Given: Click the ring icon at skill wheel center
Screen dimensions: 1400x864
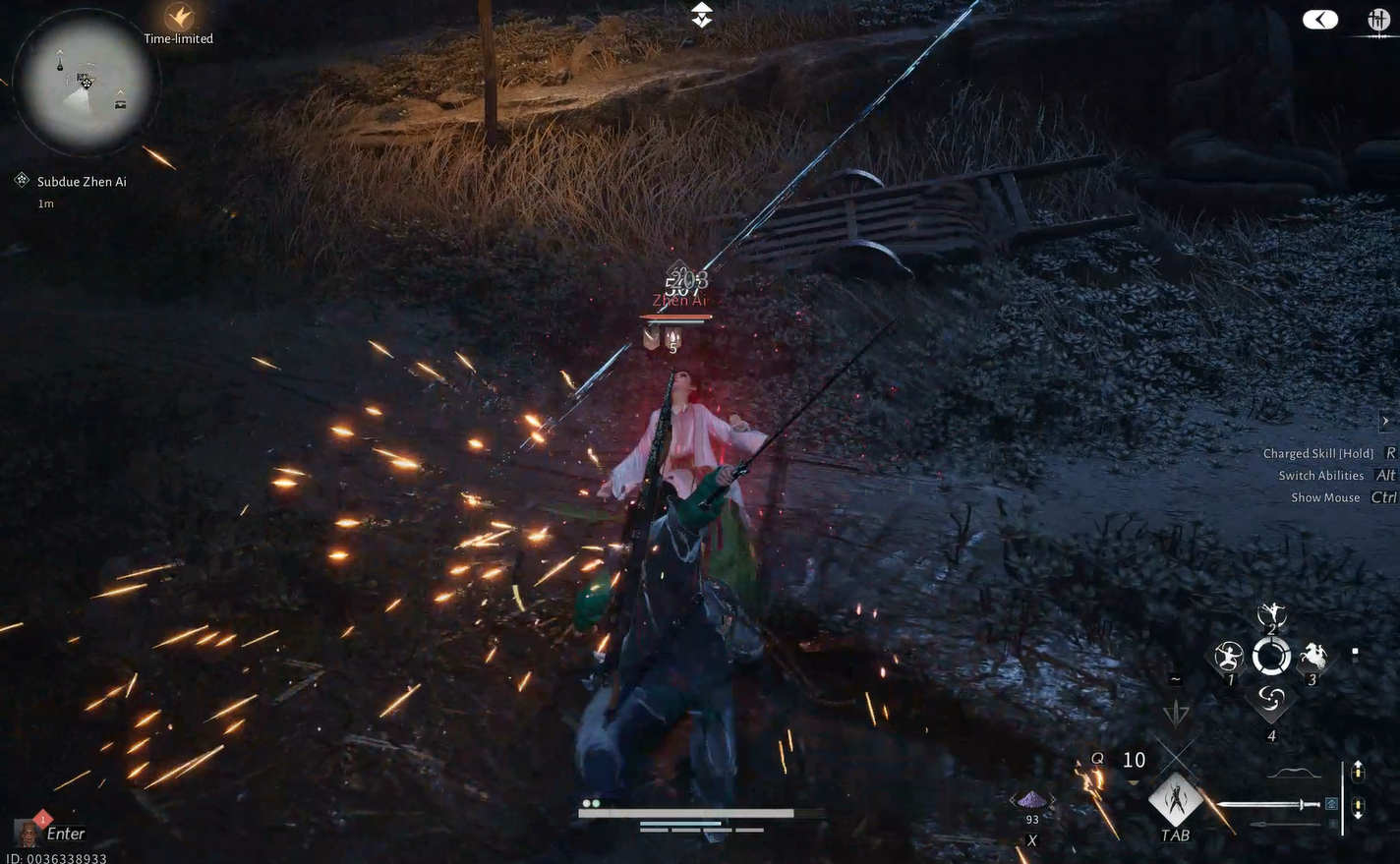Looking at the screenshot, I should click(1271, 657).
